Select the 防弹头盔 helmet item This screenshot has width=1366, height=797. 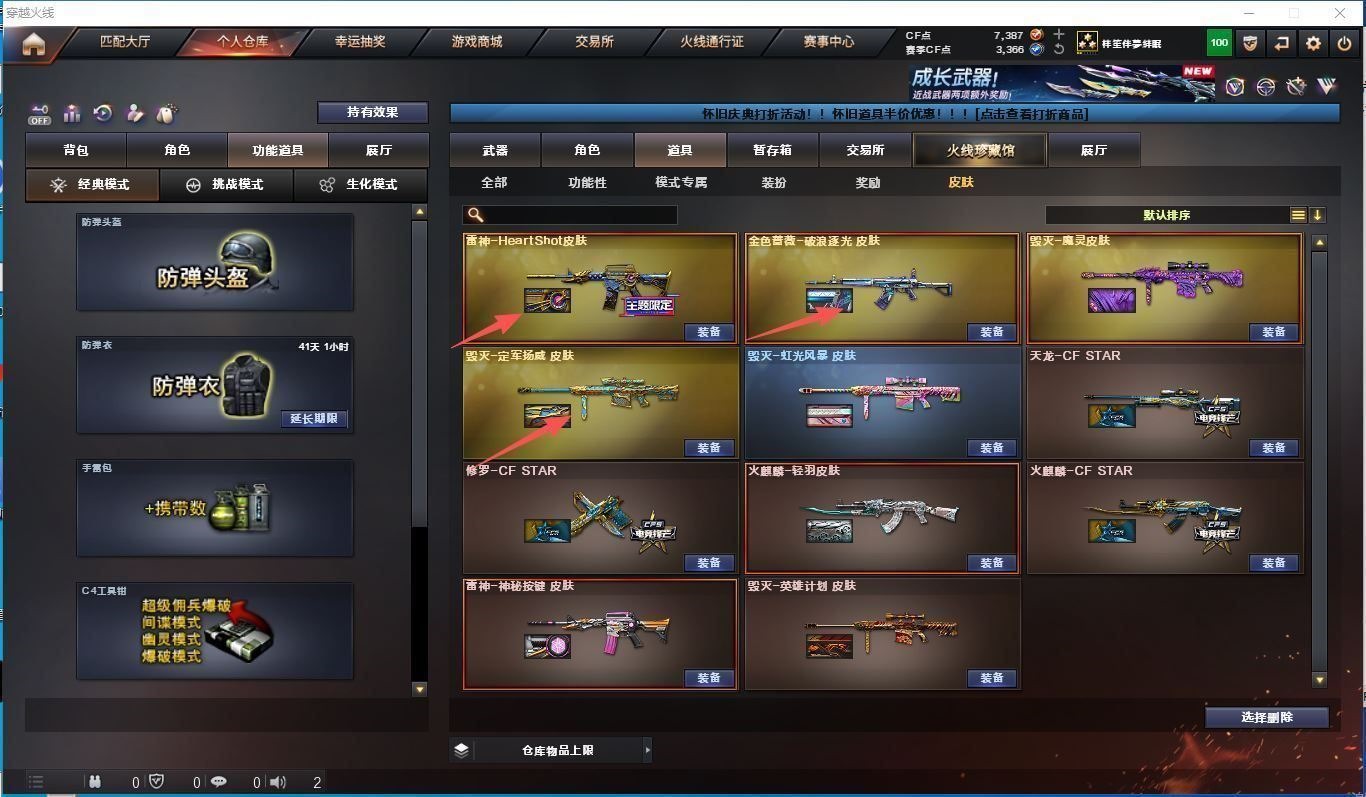coord(214,262)
